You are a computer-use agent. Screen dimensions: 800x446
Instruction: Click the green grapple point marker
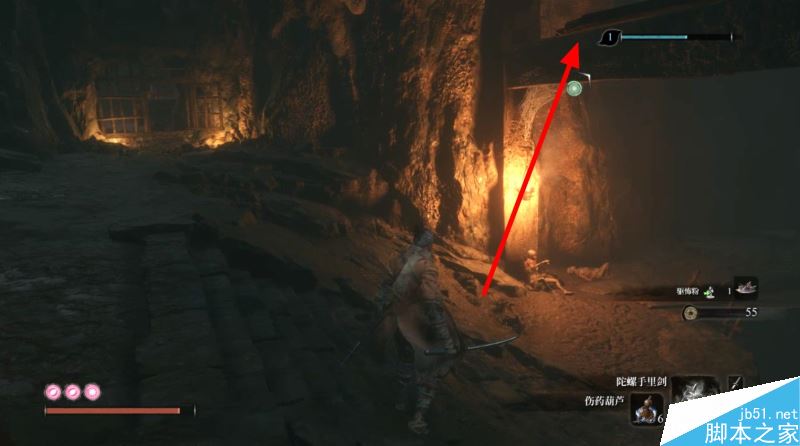click(575, 89)
